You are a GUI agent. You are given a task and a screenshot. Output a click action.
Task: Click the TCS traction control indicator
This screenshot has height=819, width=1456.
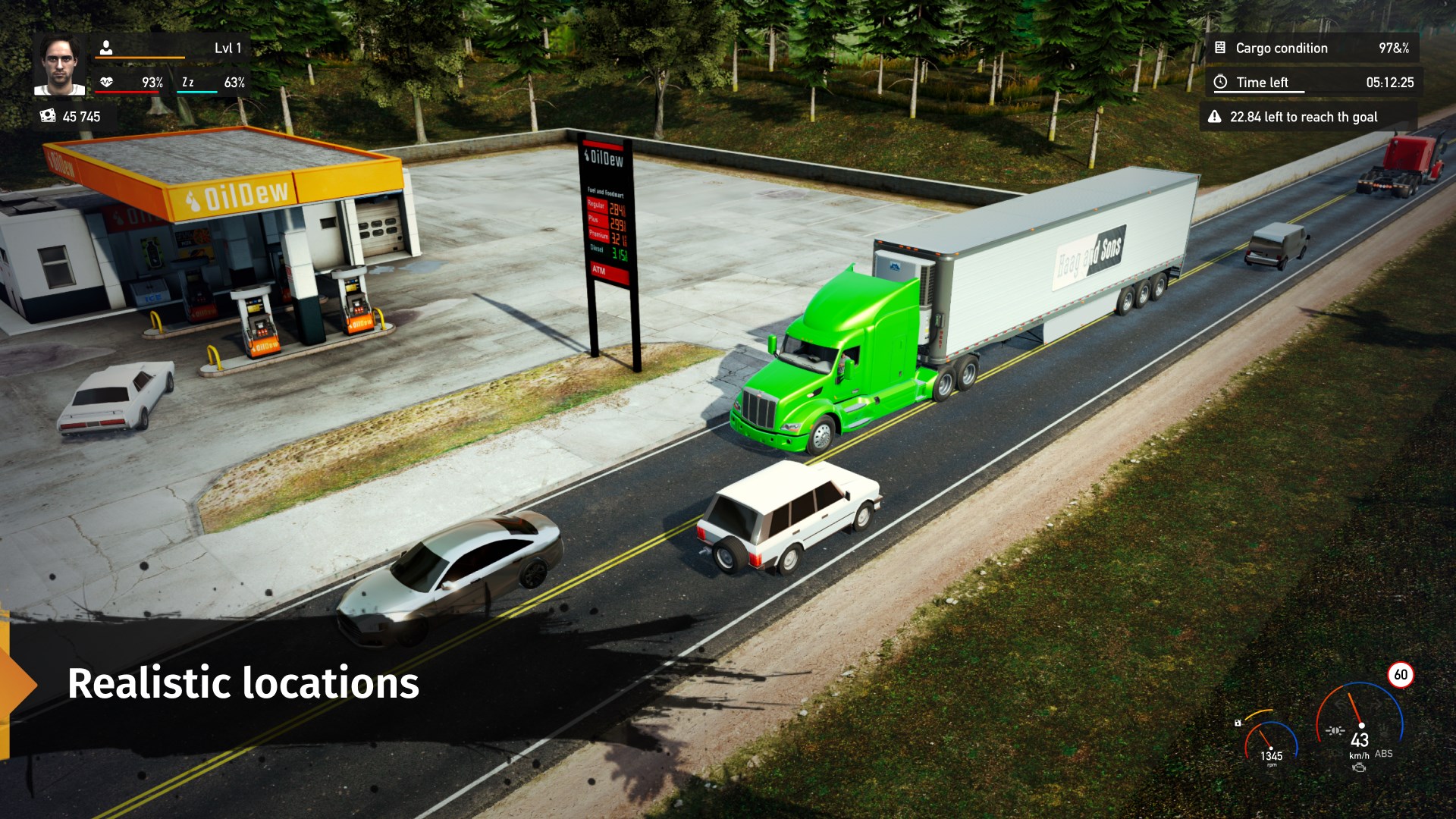tap(1335, 752)
